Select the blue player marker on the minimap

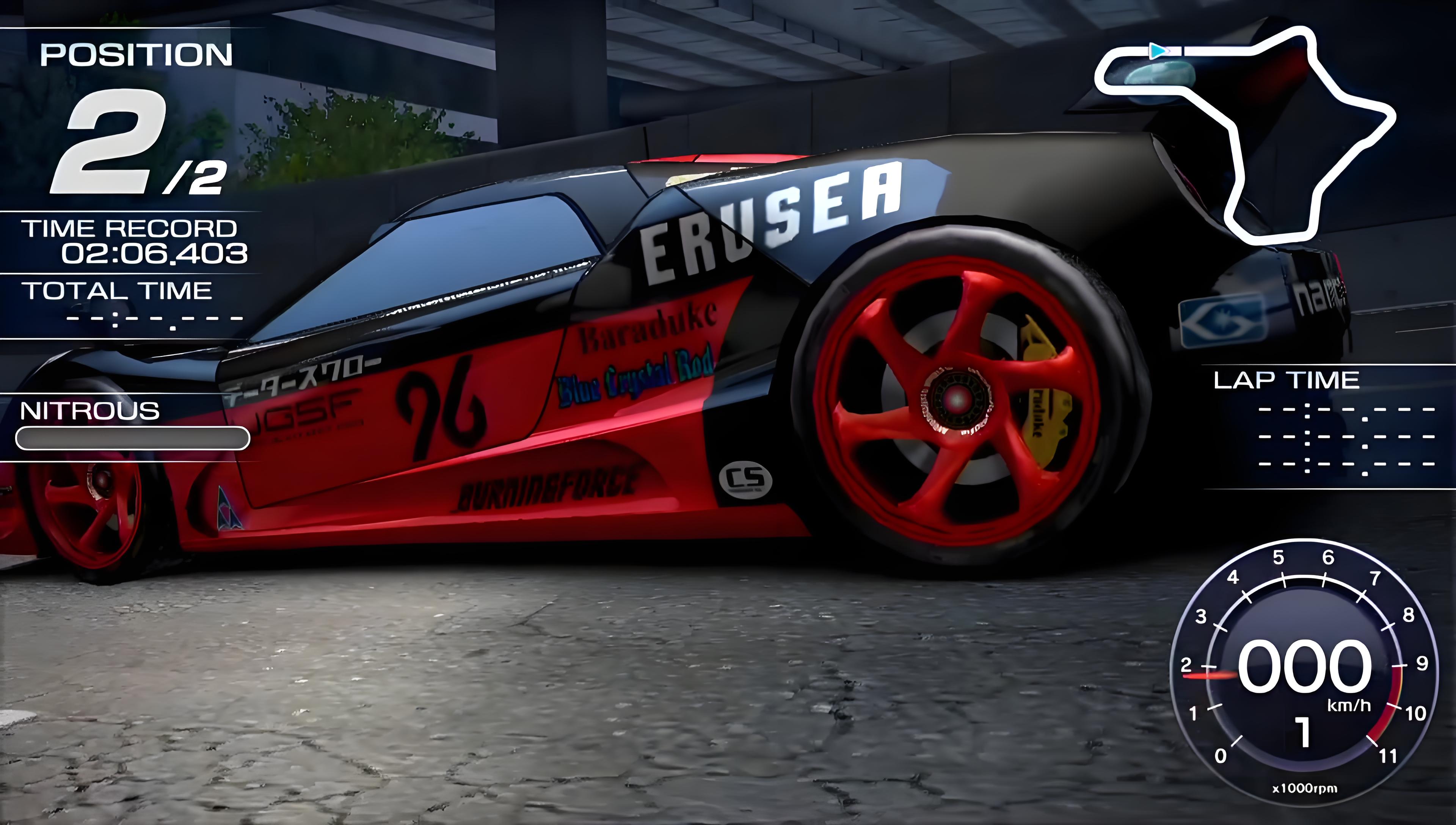click(1158, 52)
